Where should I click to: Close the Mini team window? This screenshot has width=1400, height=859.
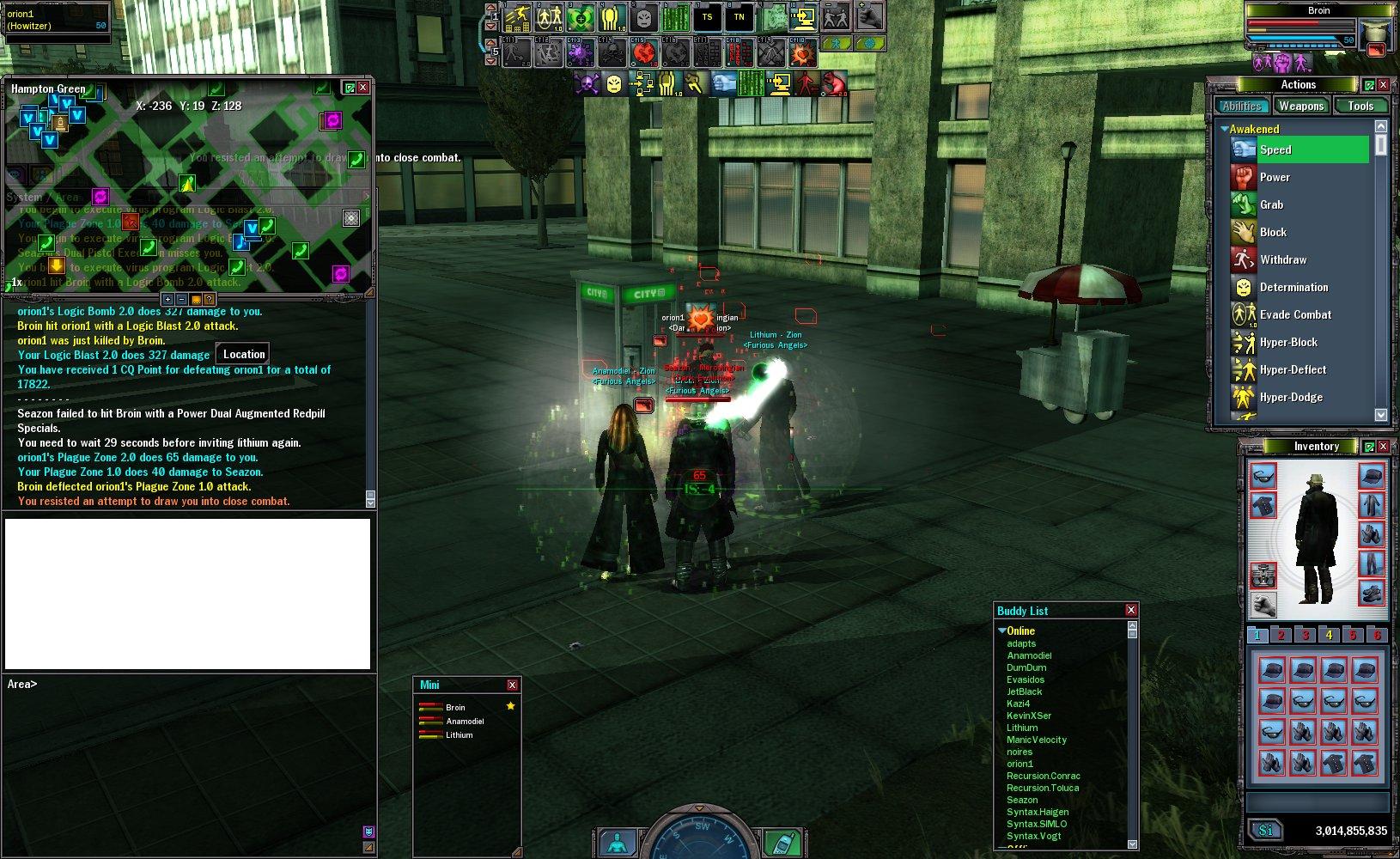pyautogui.click(x=512, y=685)
